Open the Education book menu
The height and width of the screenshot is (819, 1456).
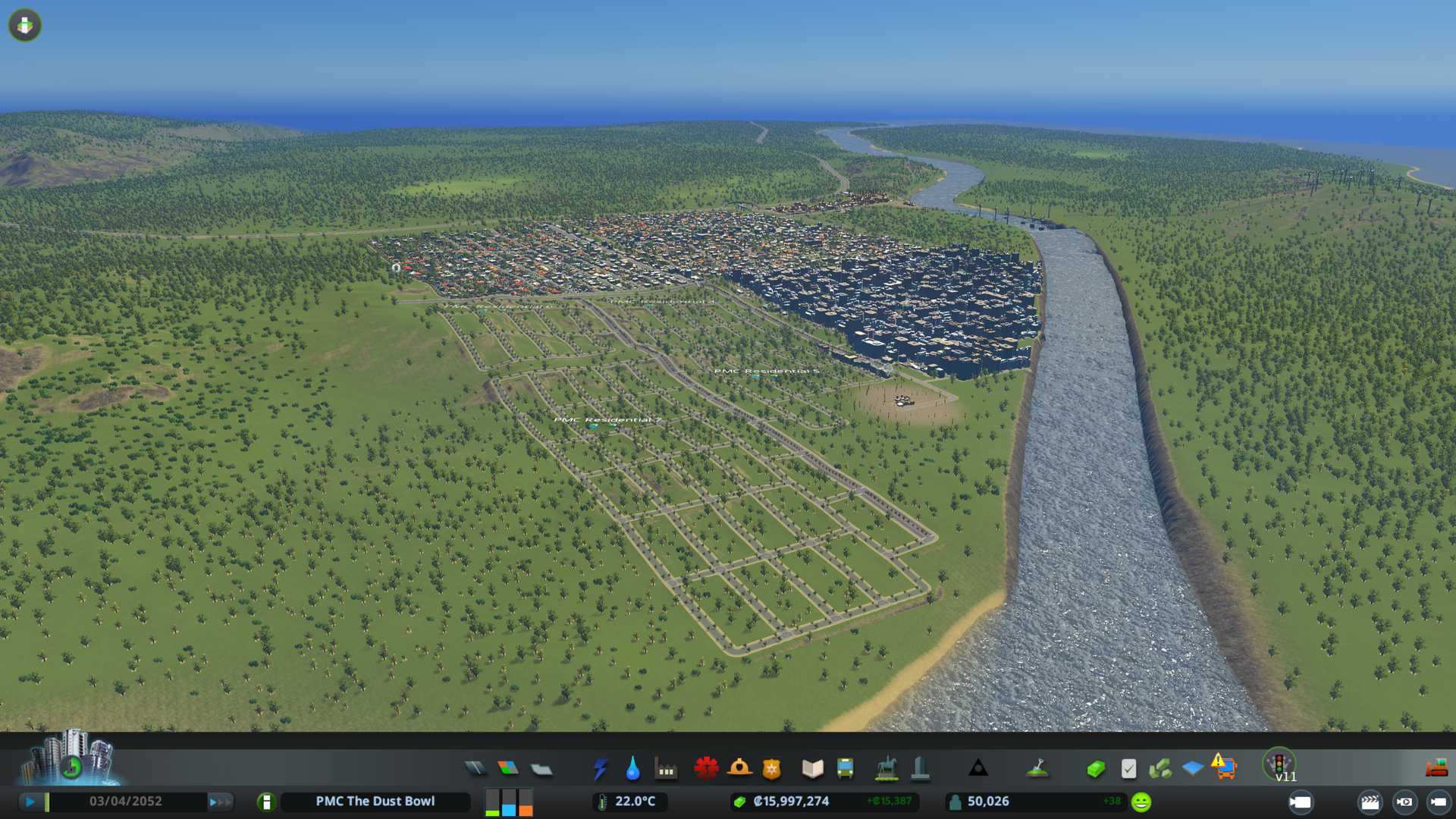(812, 769)
